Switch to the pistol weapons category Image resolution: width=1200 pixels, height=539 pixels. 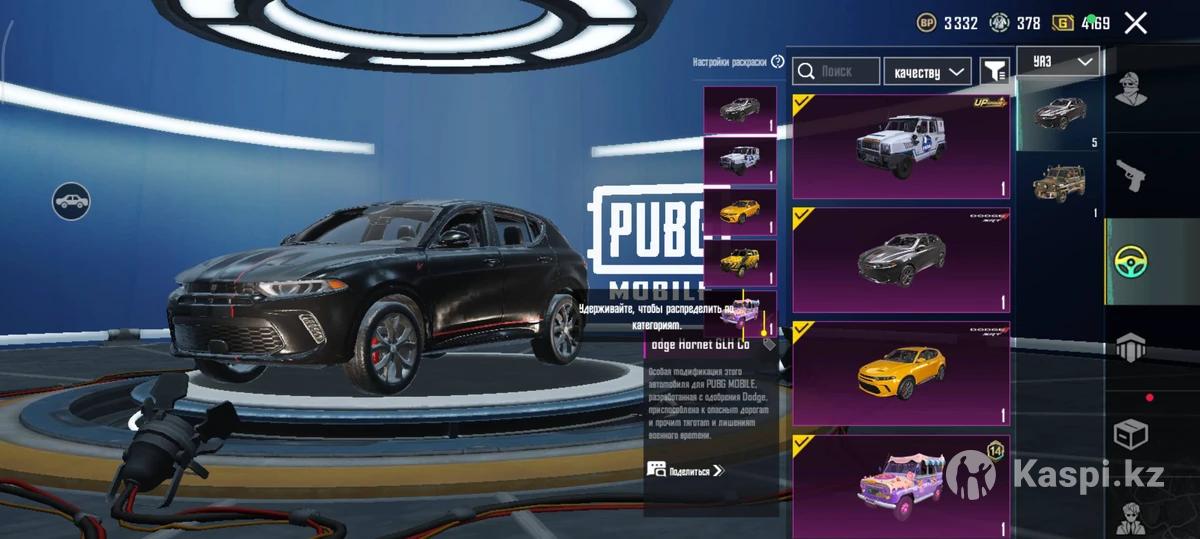[1132, 177]
